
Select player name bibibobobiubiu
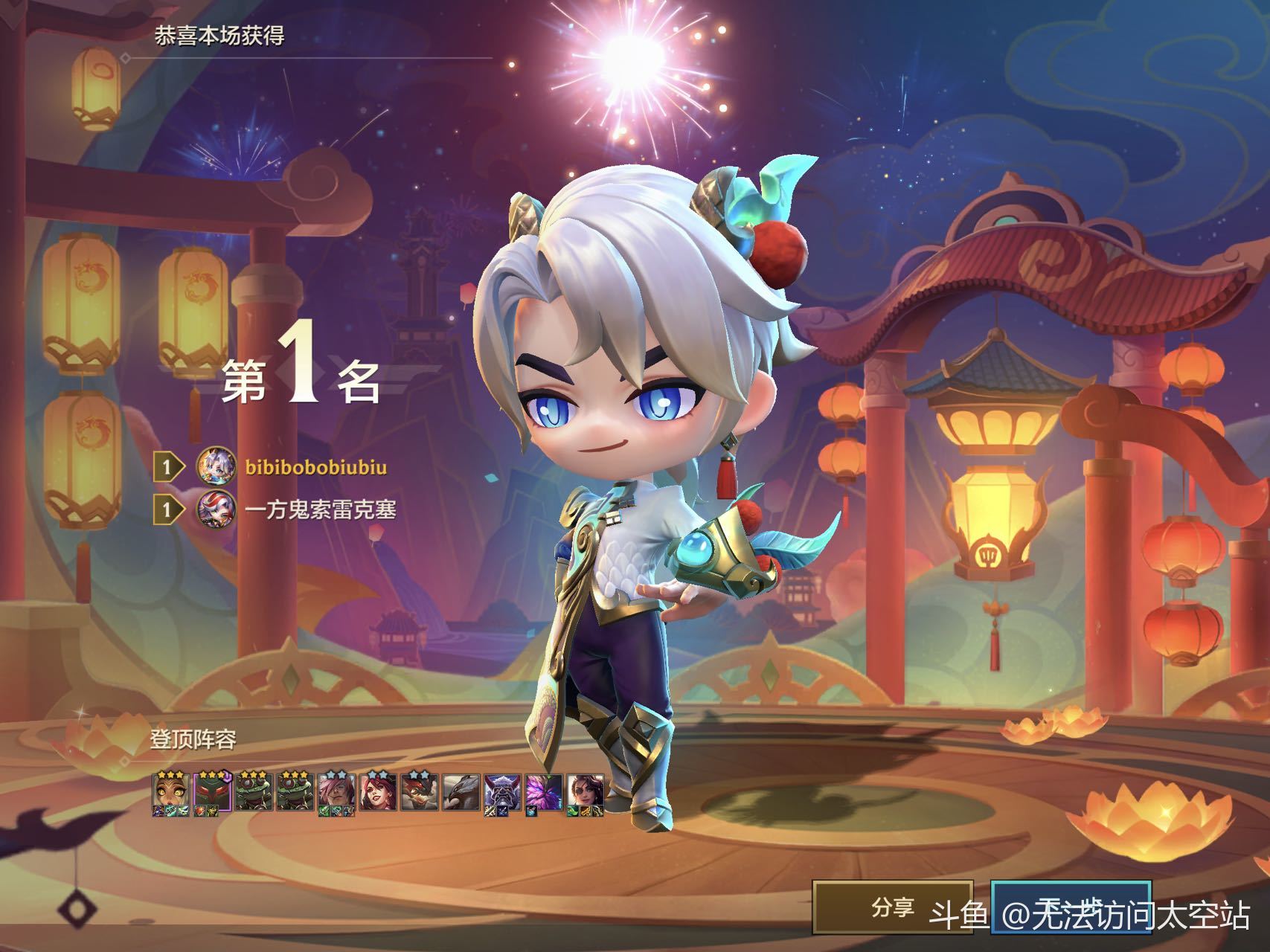316,468
